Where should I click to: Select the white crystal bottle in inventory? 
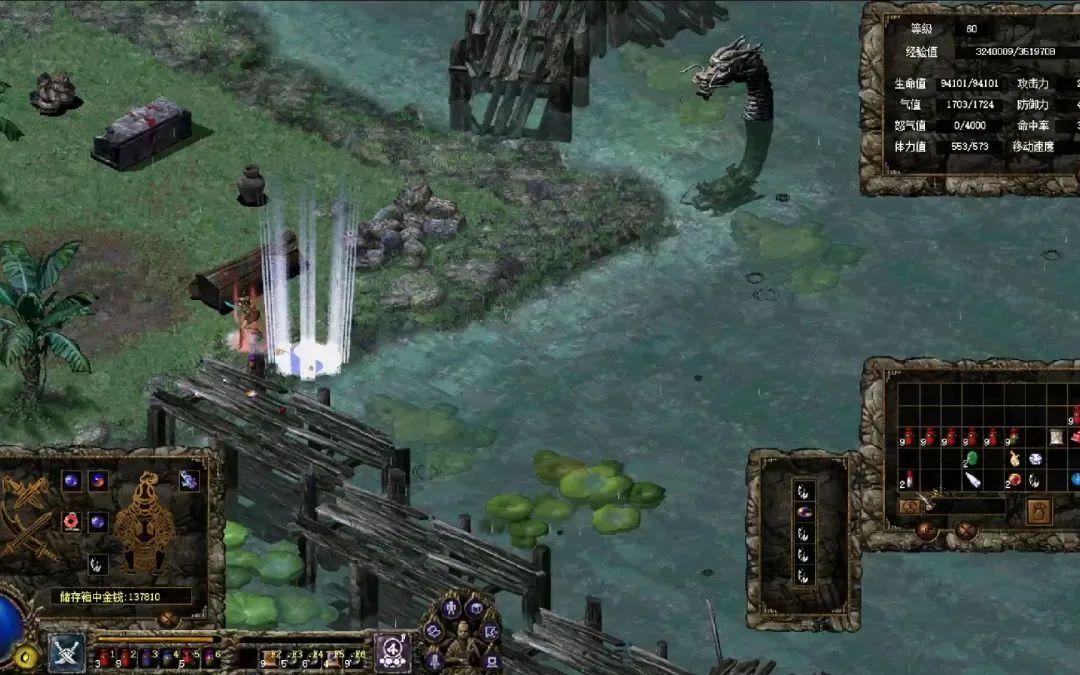[972, 480]
